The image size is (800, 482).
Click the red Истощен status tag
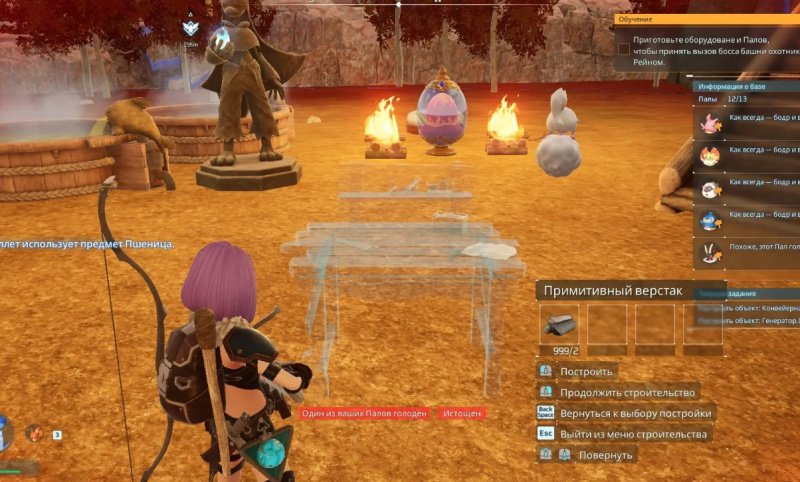tap(462, 413)
